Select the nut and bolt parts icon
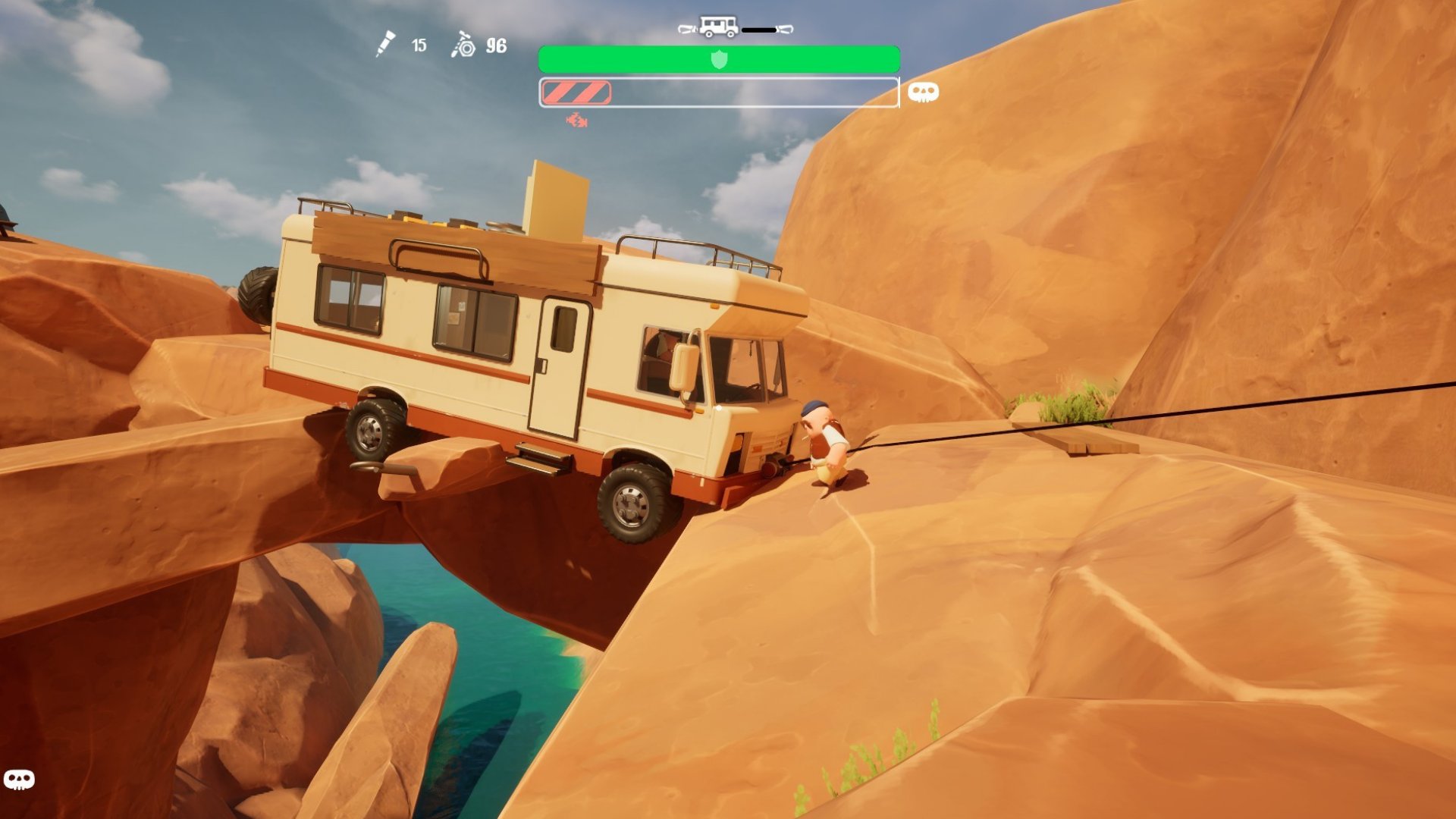 463,45
